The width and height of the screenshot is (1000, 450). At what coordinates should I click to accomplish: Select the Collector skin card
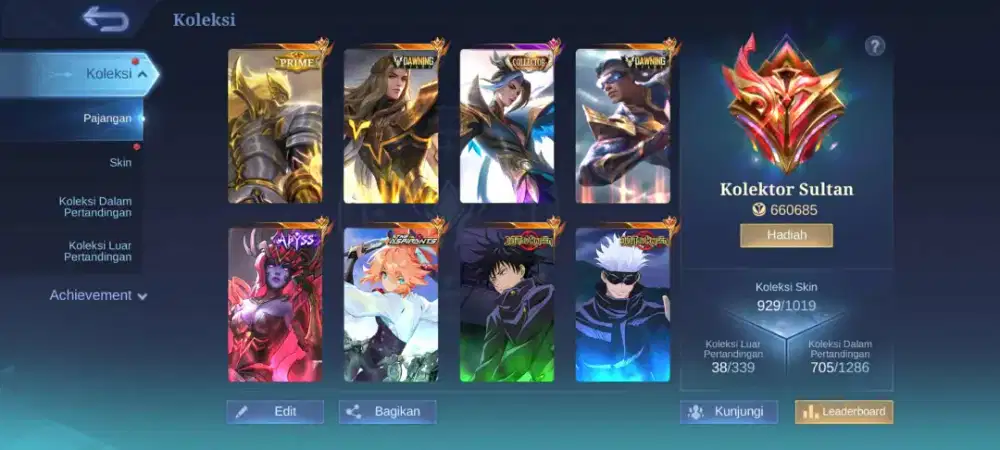[507, 126]
